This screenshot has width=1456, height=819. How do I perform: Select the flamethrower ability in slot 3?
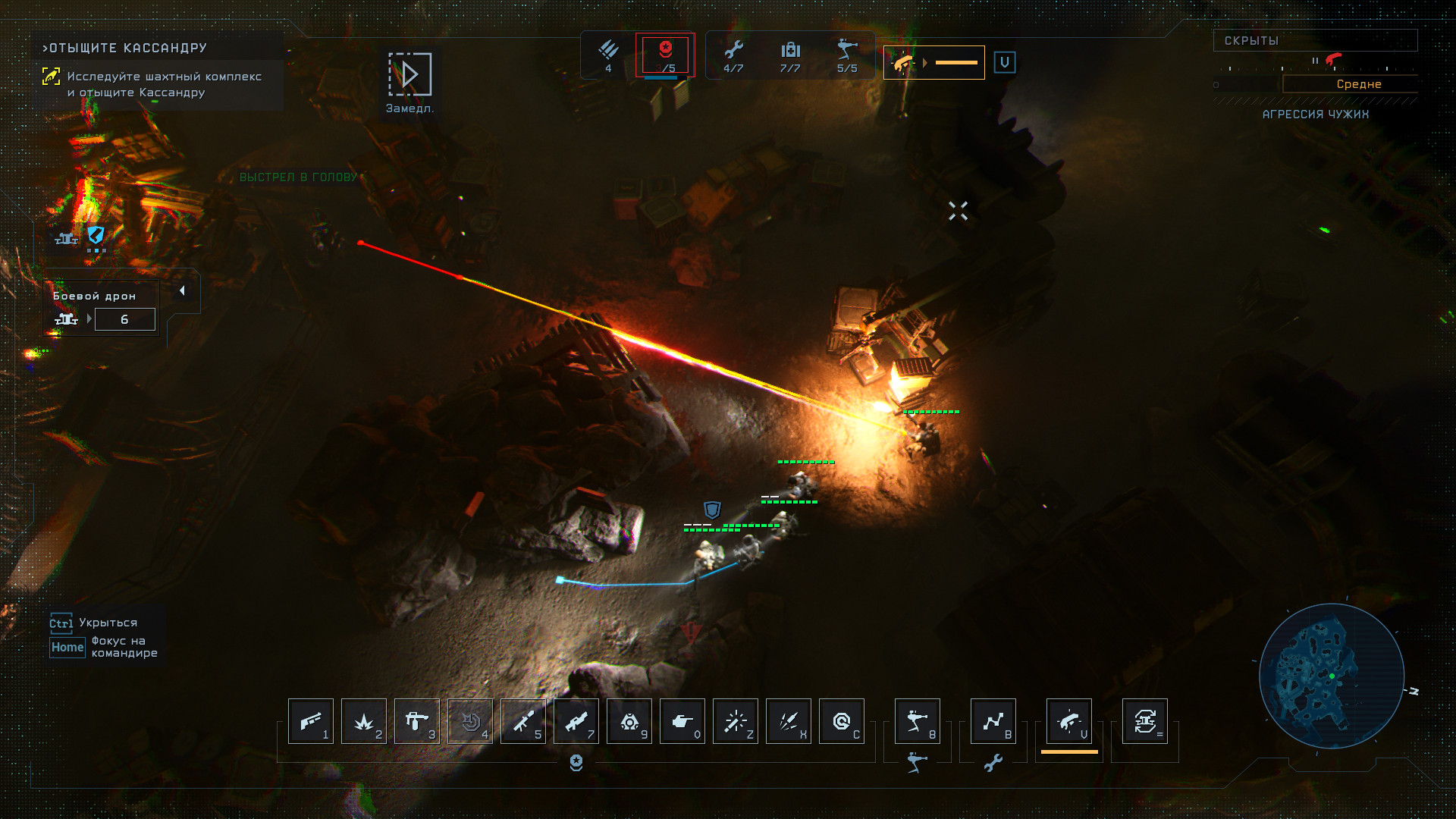click(x=417, y=721)
